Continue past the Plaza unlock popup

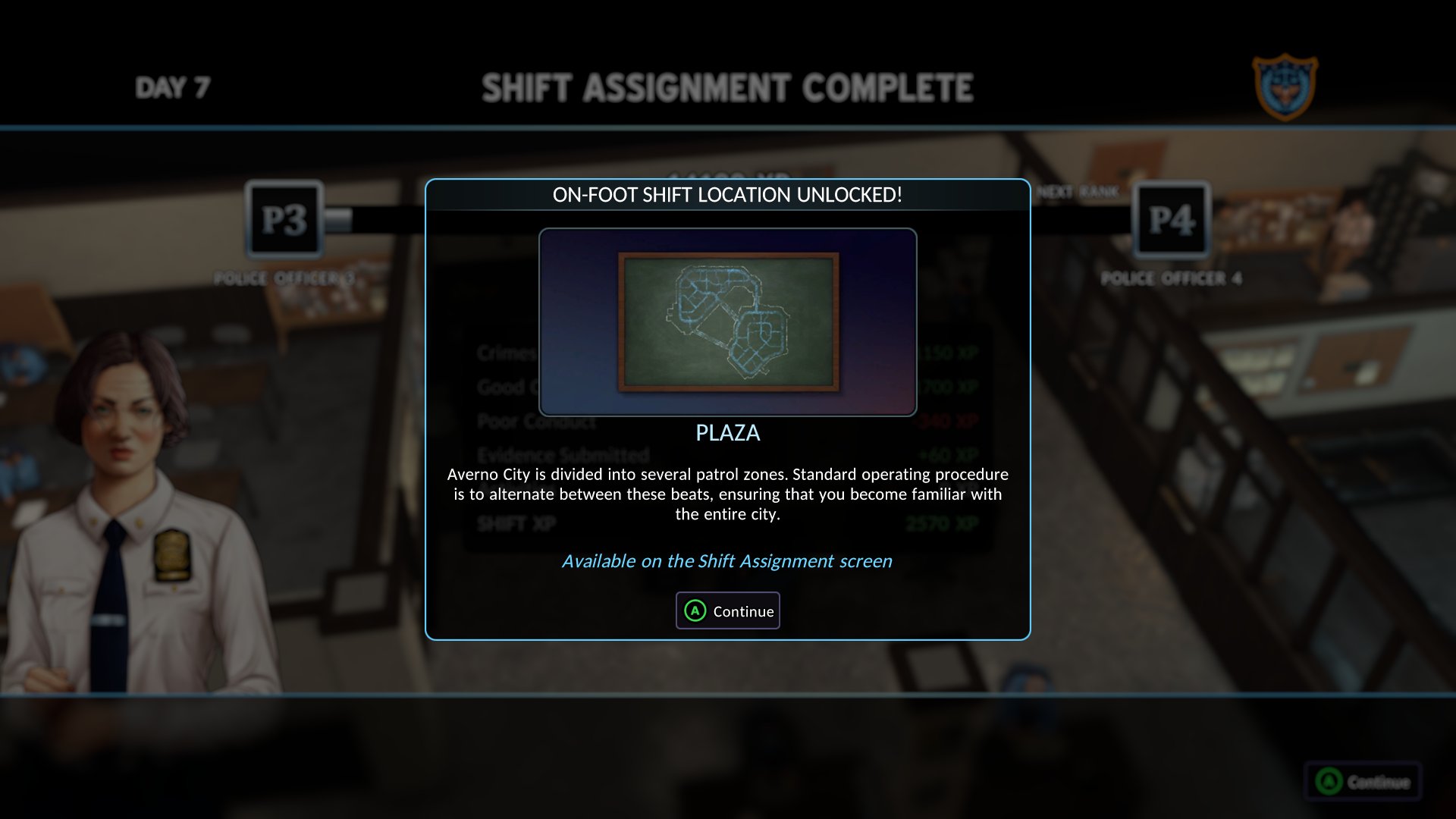coord(728,611)
